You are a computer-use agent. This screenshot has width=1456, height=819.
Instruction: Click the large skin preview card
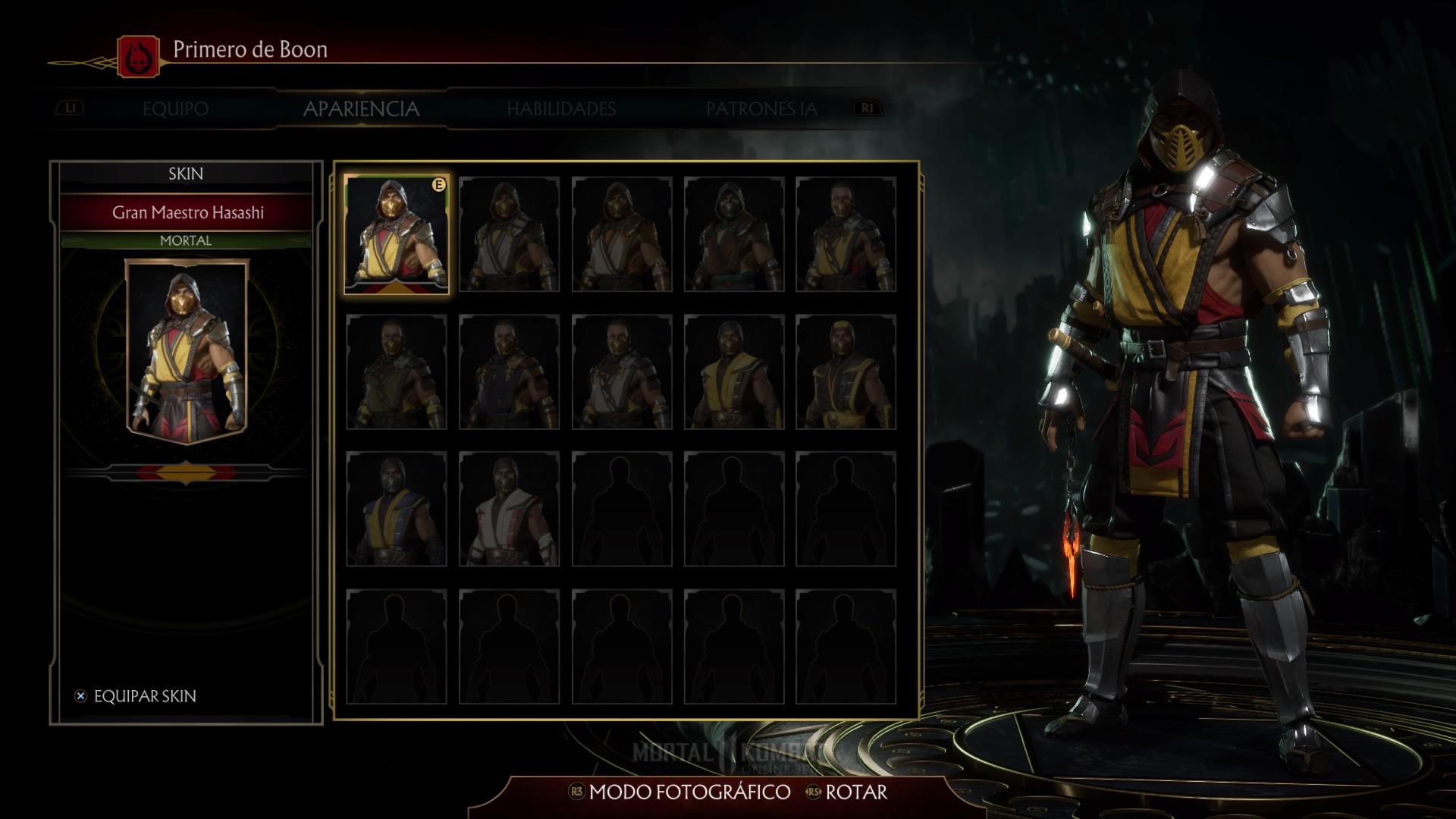(x=187, y=350)
